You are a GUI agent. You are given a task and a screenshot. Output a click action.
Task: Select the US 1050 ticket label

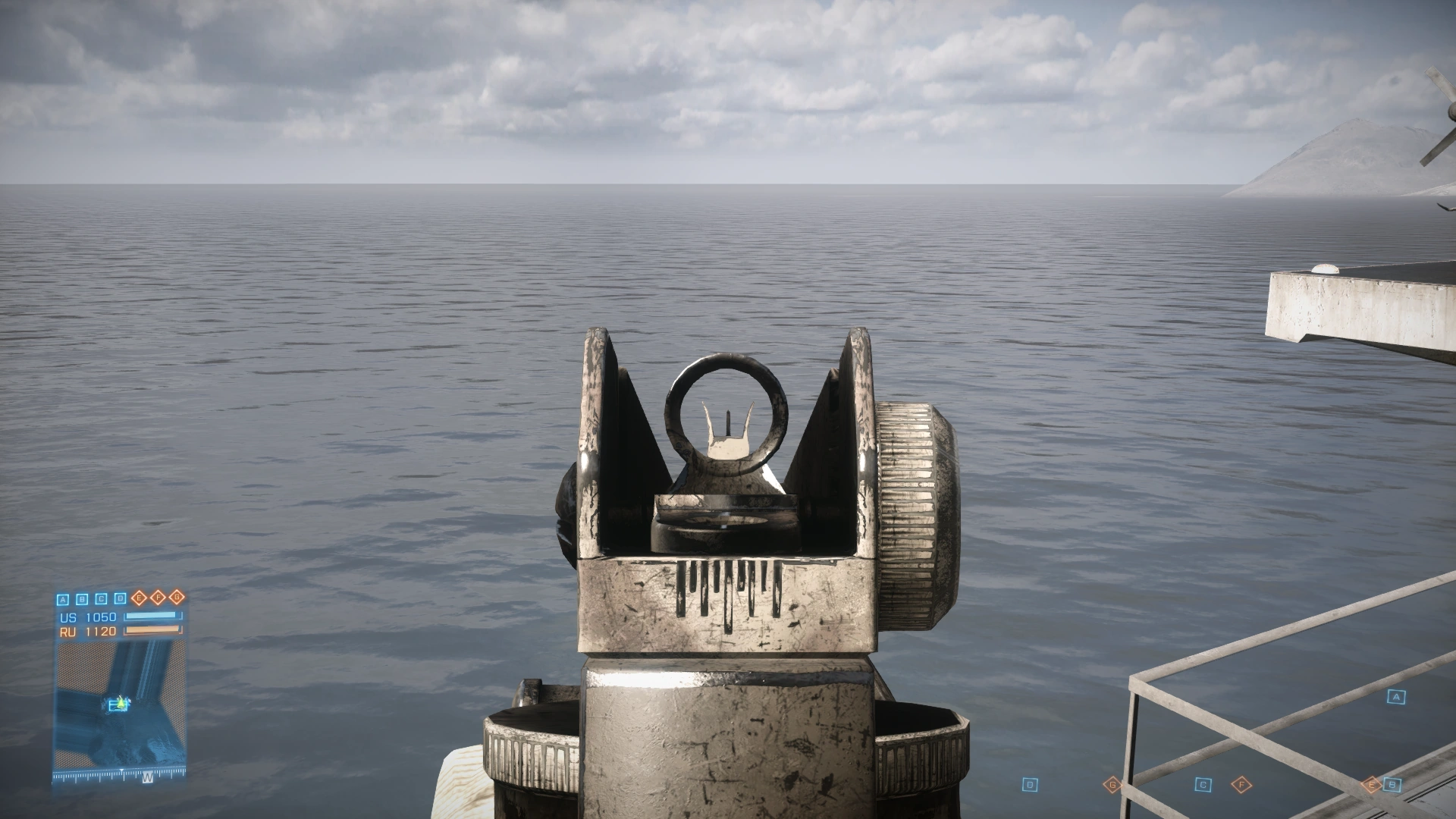tap(88, 617)
